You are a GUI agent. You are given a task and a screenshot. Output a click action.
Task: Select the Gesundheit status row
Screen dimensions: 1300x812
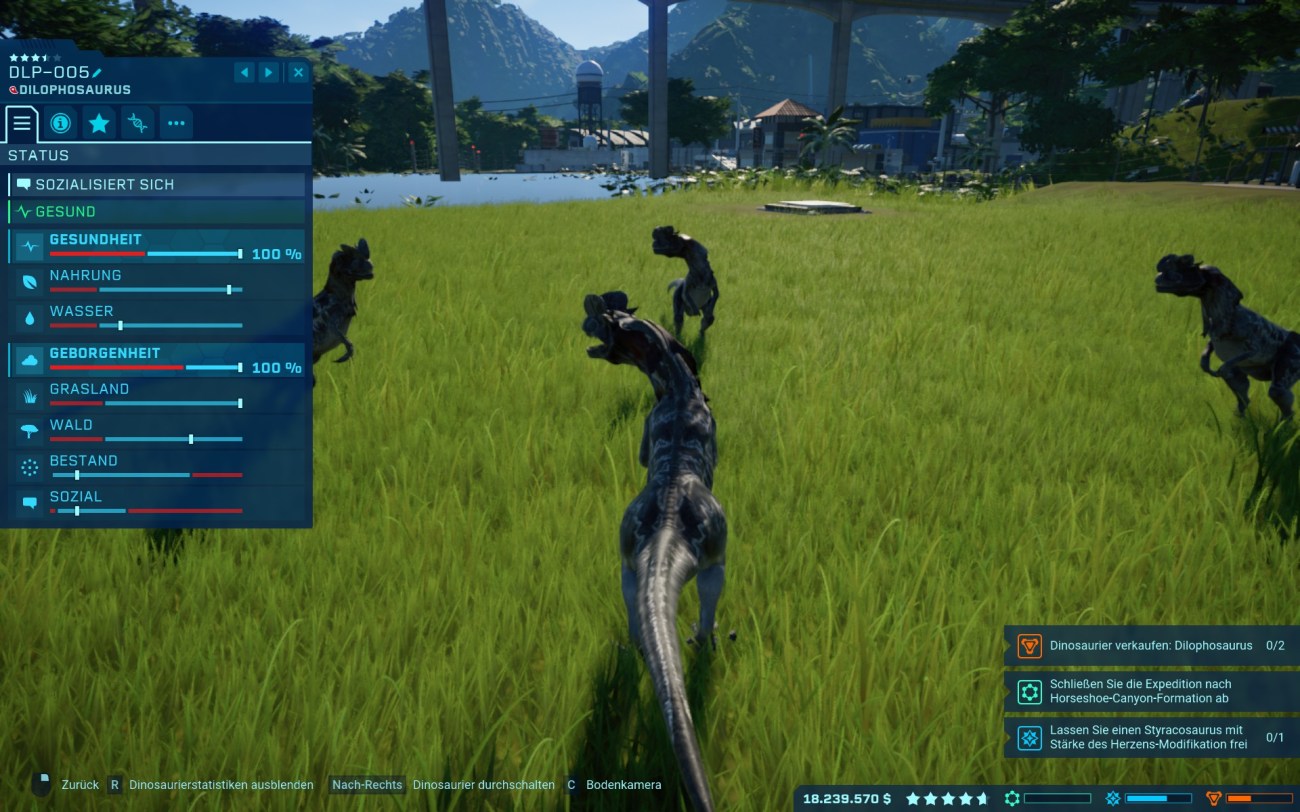tap(157, 246)
